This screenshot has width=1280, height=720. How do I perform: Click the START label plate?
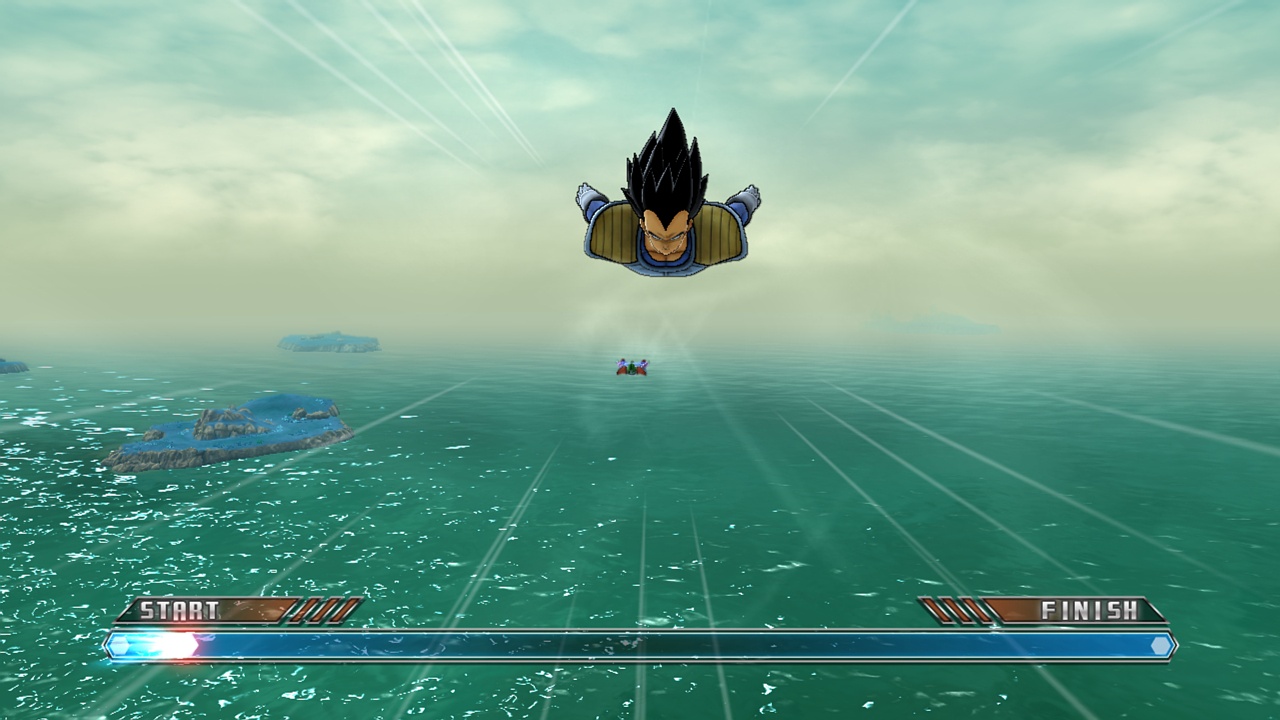[x=180, y=608]
